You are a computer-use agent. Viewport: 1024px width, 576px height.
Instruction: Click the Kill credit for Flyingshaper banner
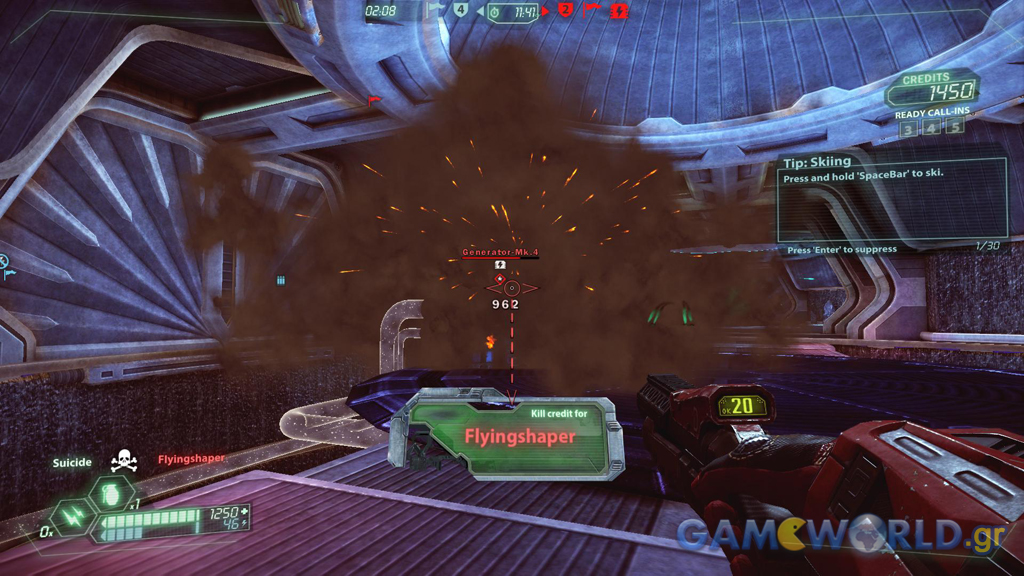(516, 432)
